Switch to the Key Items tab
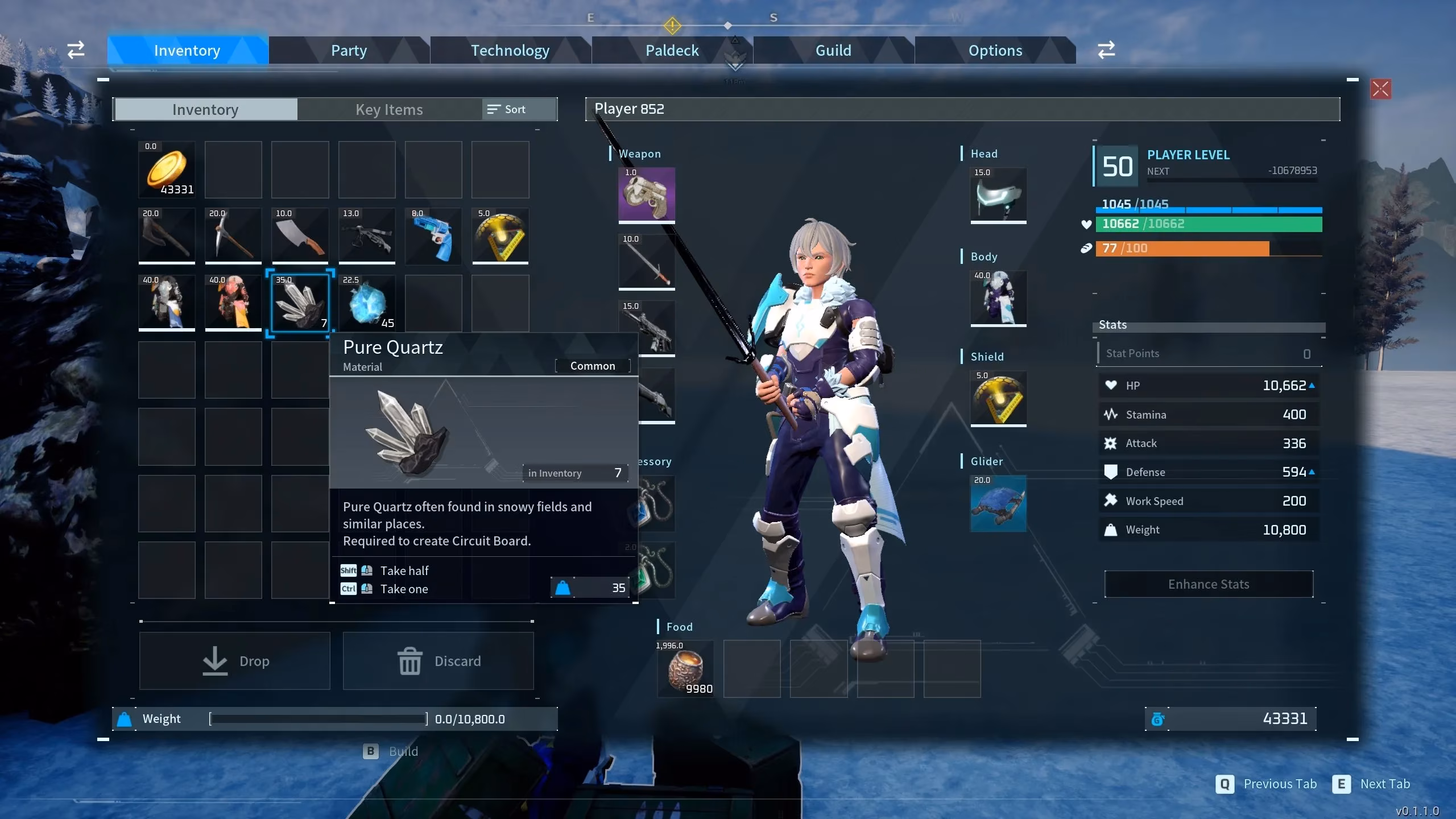1456x819 pixels. (389, 109)
